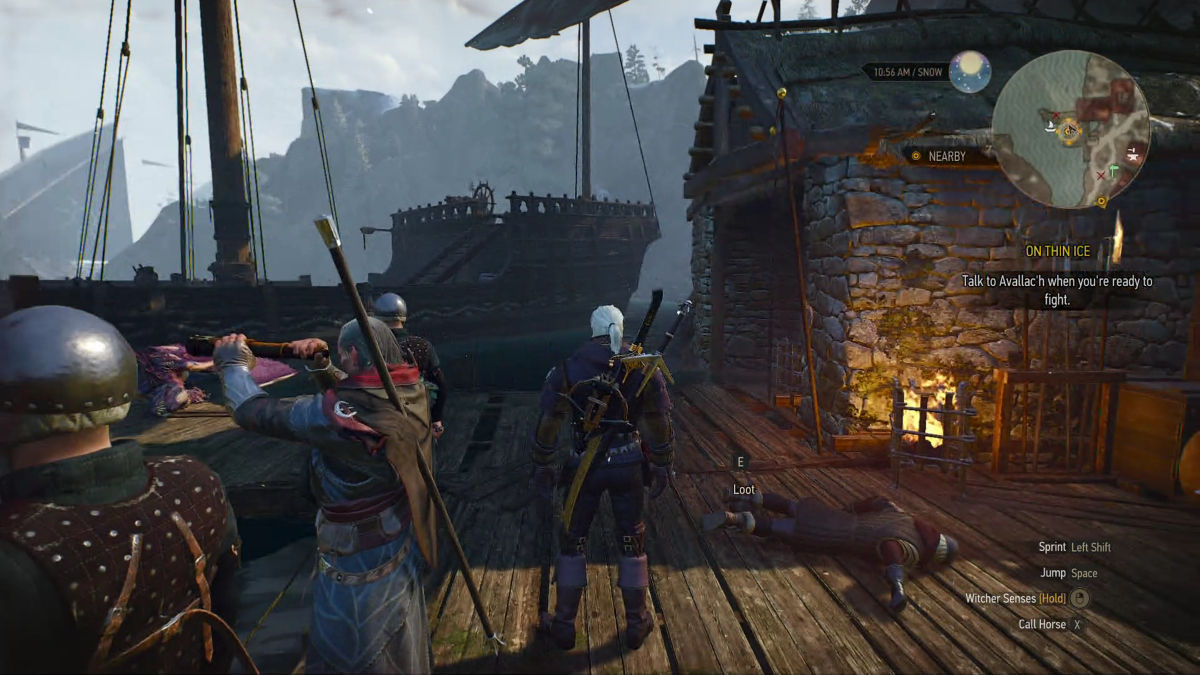This screenshot has width=1200, height=675.
Task: Select the Nearby objective marker label
Action: click(x=946, y=156)
